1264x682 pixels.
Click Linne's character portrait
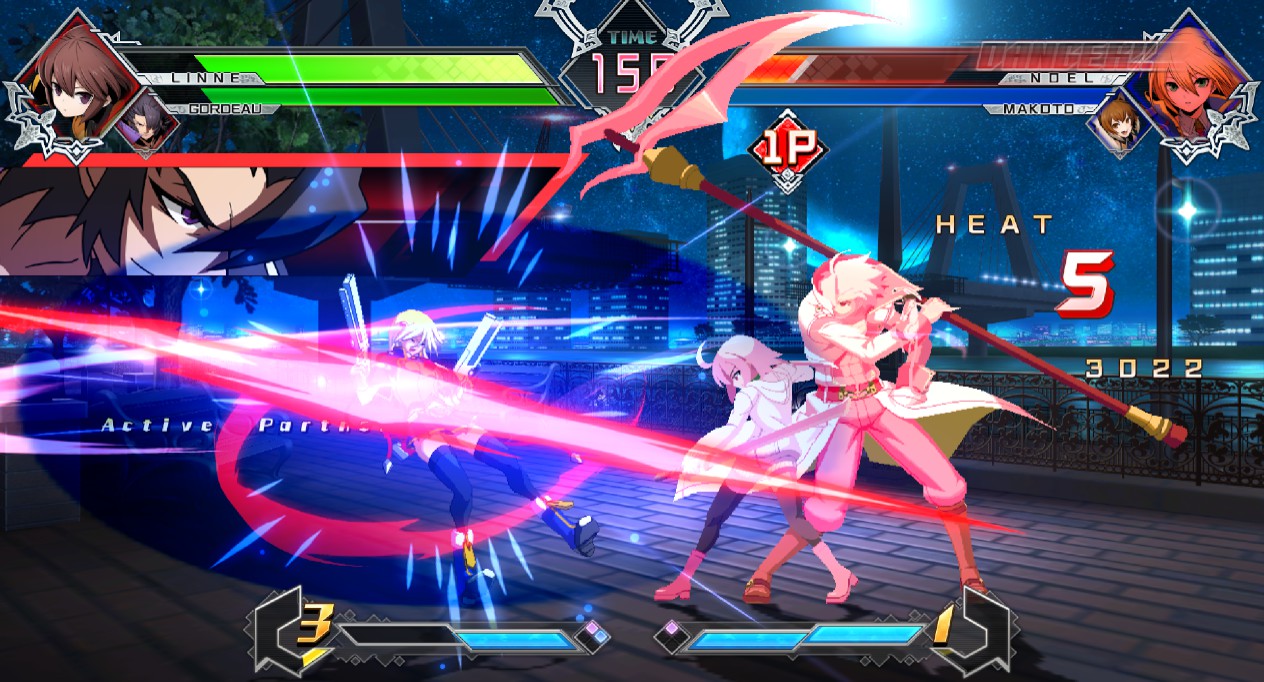coord(72,84)
